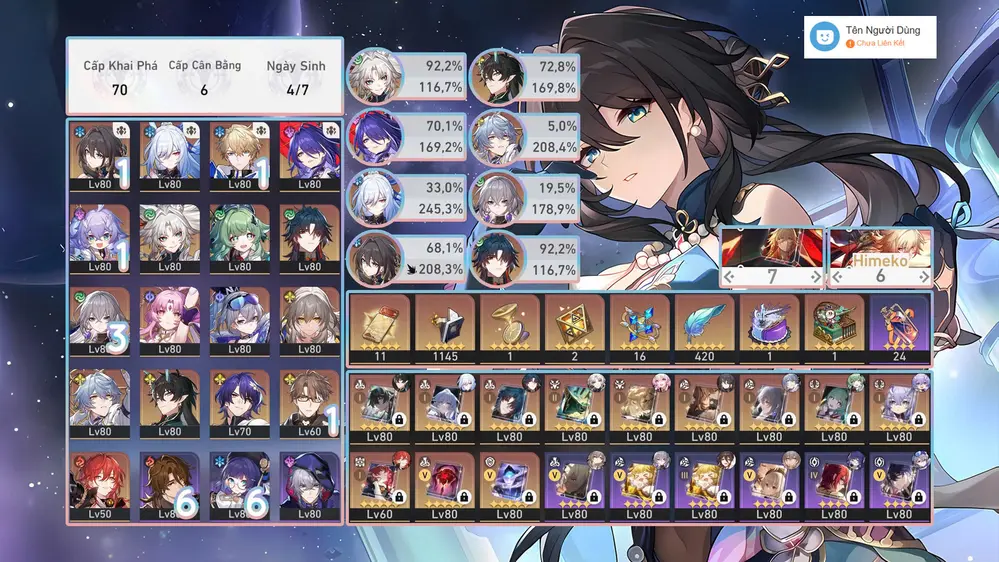Click the left arrow under Himeko banner
This screenshot has width=999, height=562.
click(836, 275)
